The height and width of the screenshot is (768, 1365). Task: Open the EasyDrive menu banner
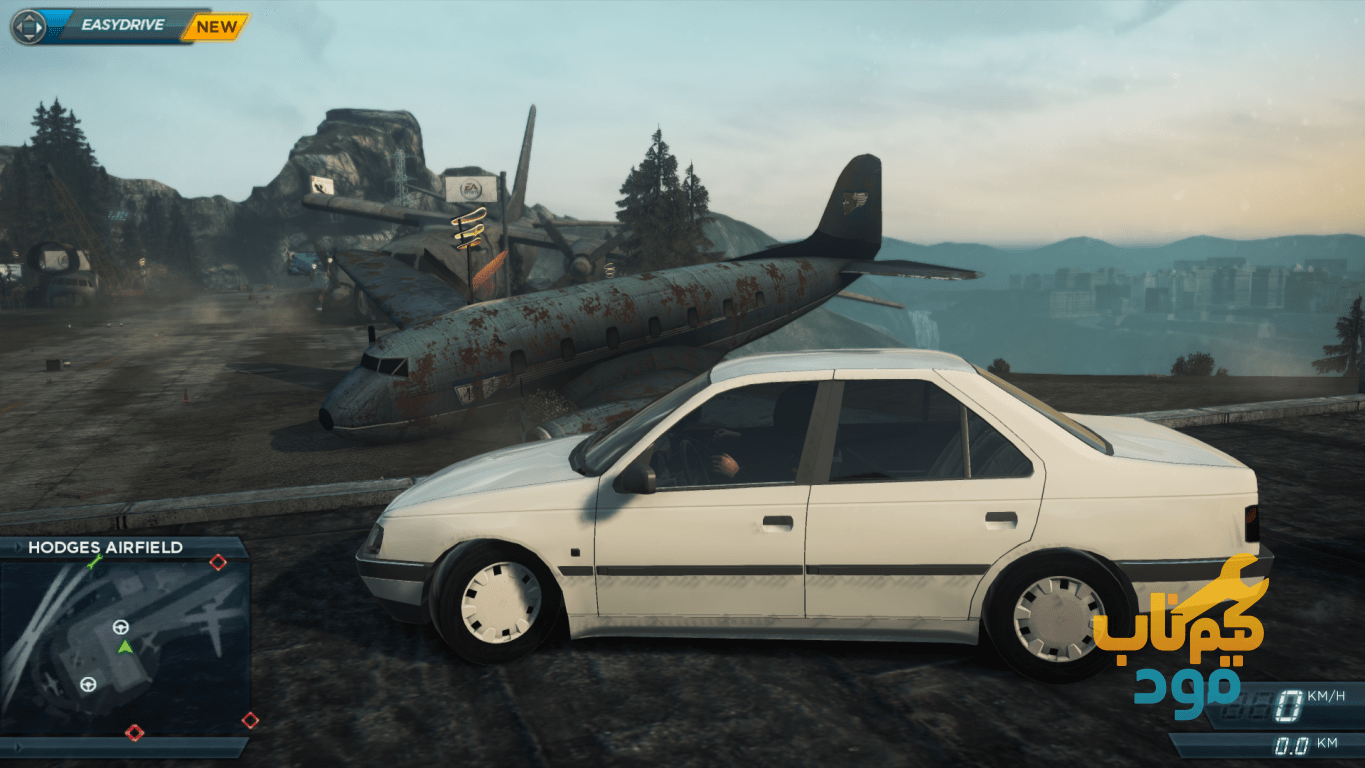120,27
